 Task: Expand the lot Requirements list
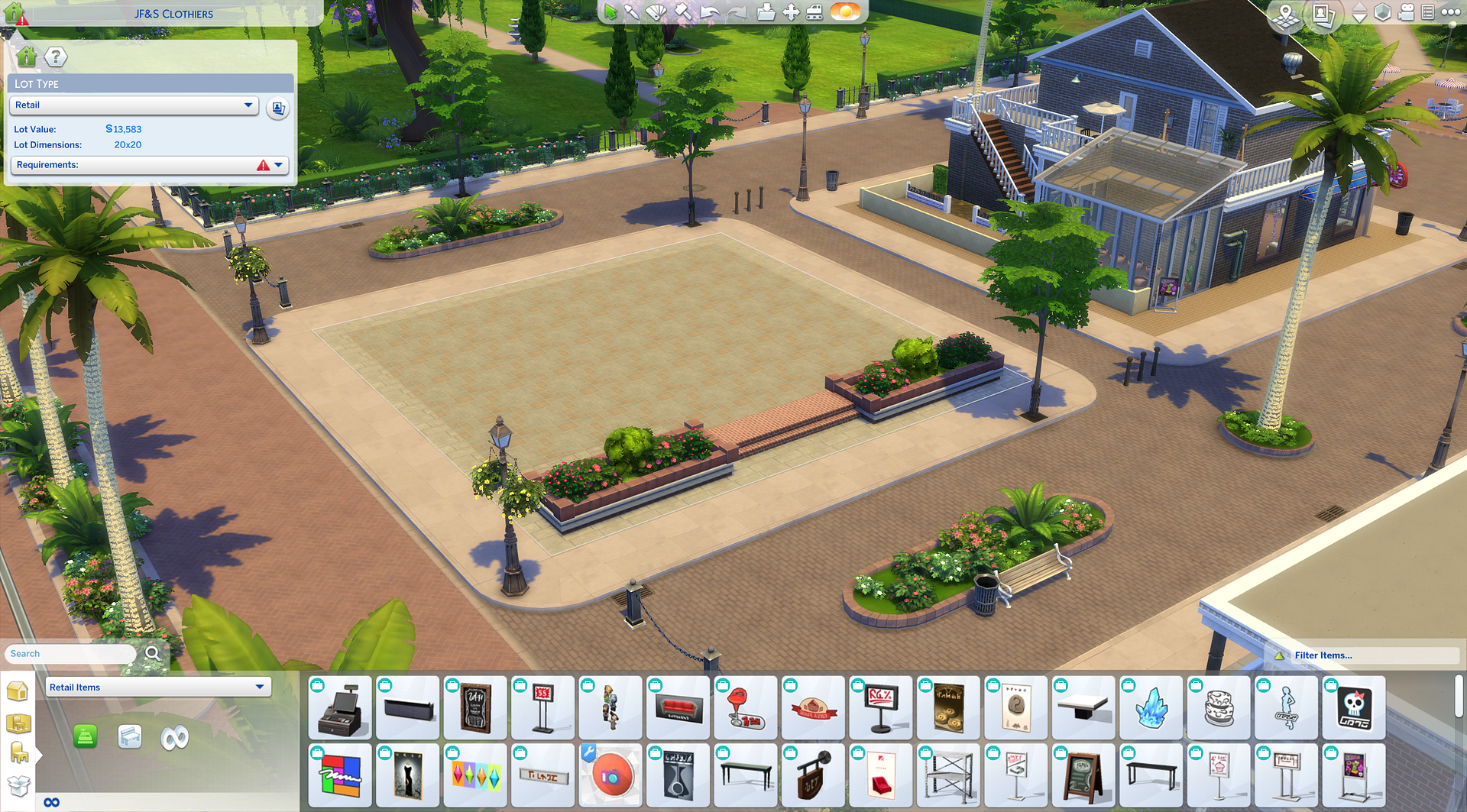278,165
